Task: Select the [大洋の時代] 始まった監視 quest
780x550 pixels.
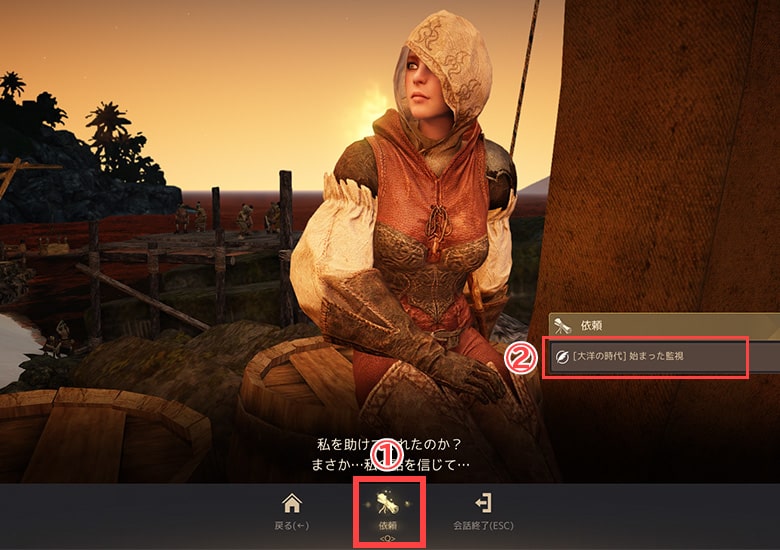Action: coord(648,356)
